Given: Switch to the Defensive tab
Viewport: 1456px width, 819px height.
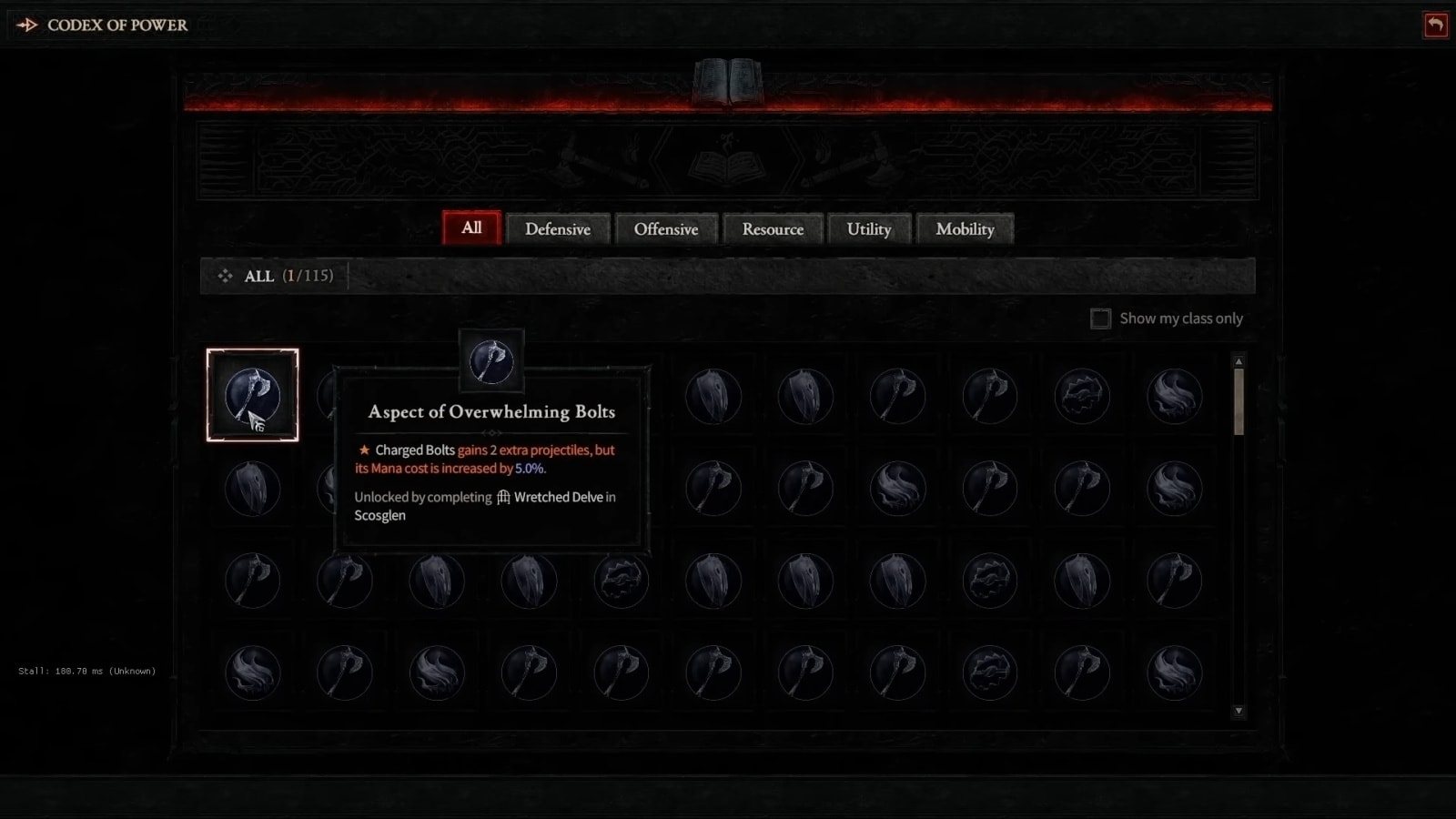Looking at the screenshot, I should (x=558, y=229).
